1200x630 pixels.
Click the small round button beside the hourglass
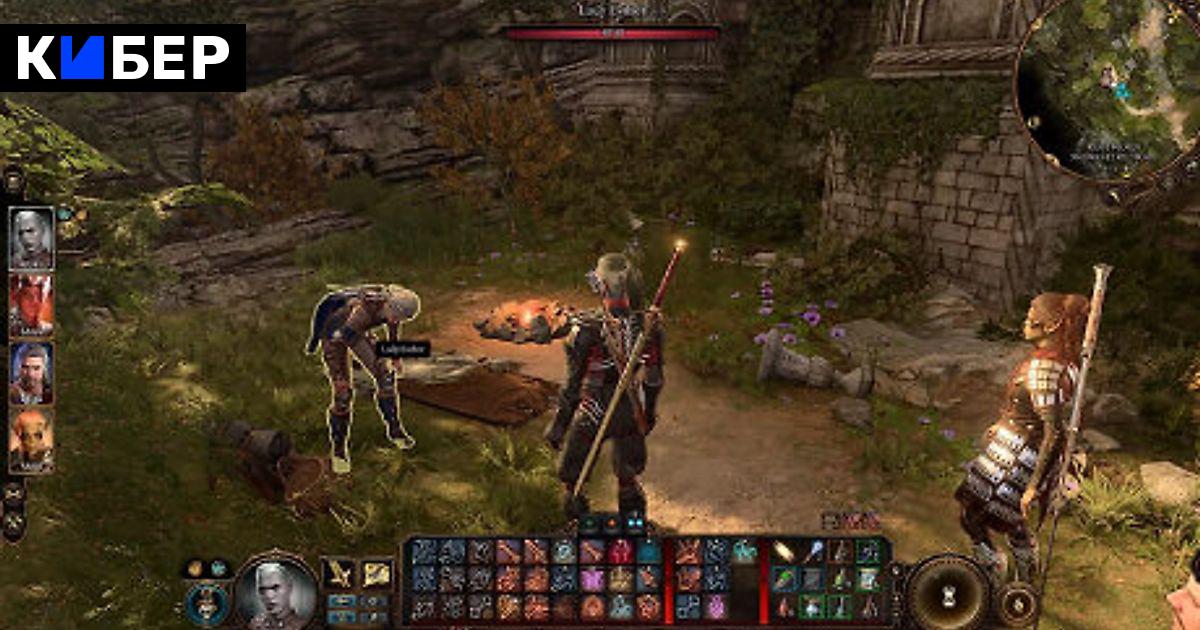[1018, 603]
